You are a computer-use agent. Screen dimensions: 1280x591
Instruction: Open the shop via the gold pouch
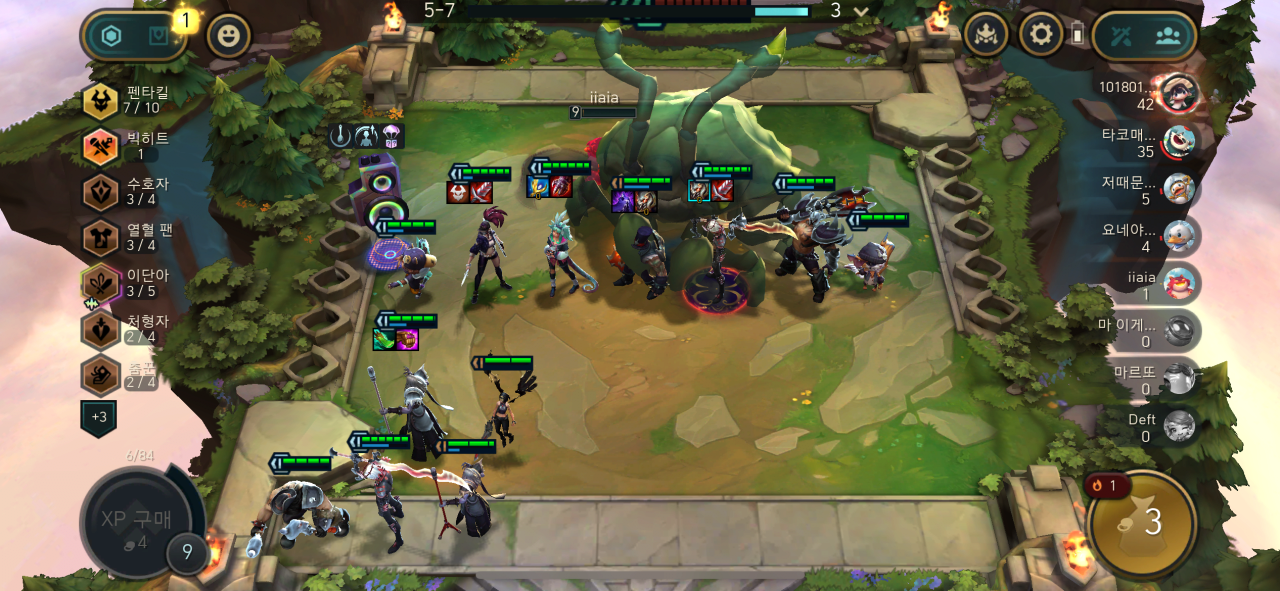point(1142,522)
